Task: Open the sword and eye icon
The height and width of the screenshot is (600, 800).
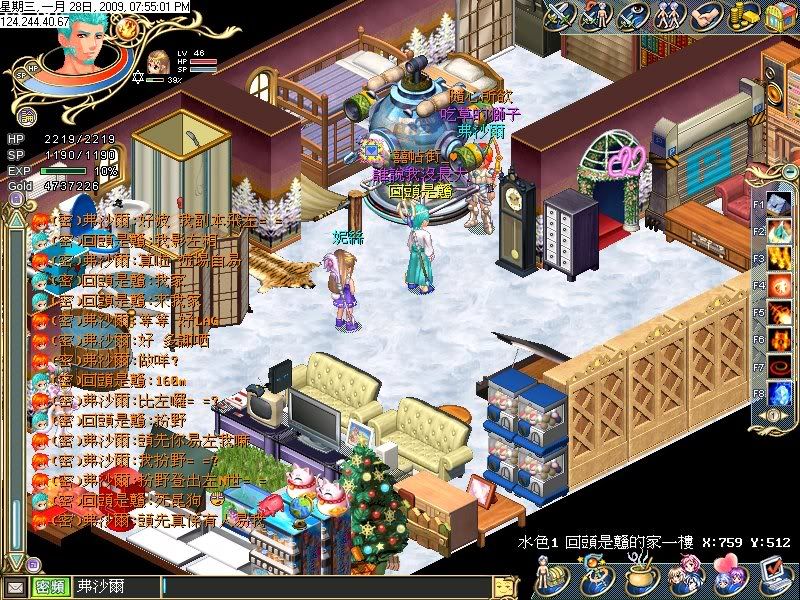Action: point(632,17)
